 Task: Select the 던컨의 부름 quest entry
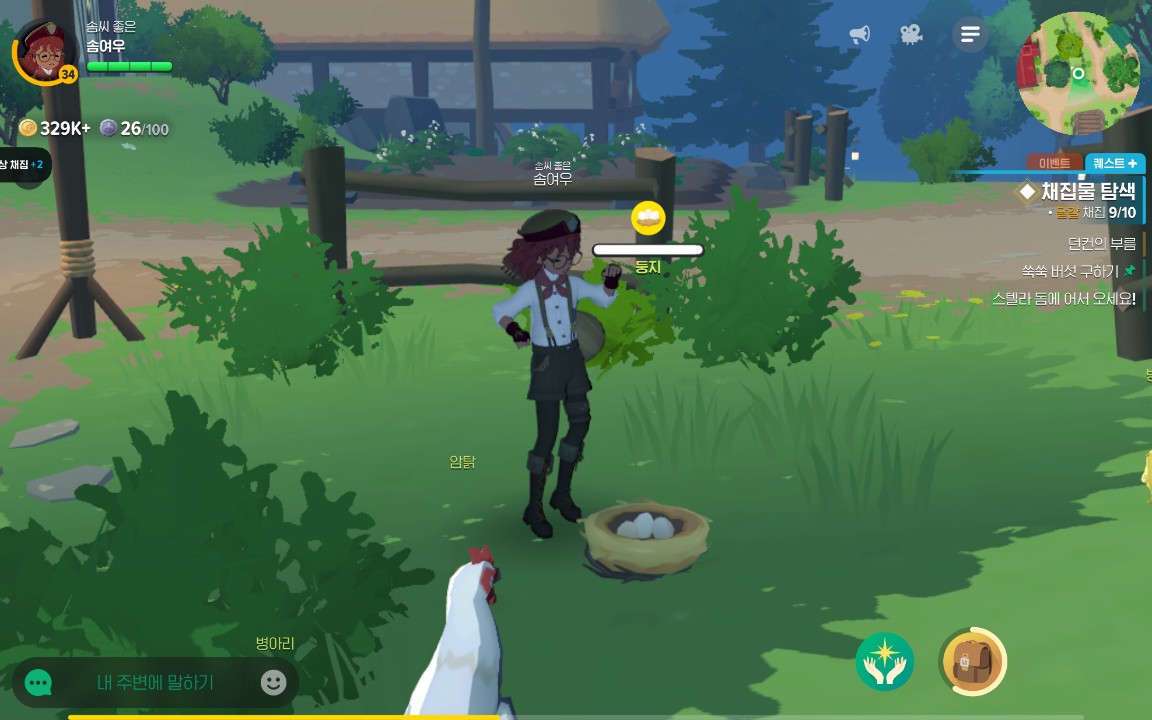click(1101, 243)
